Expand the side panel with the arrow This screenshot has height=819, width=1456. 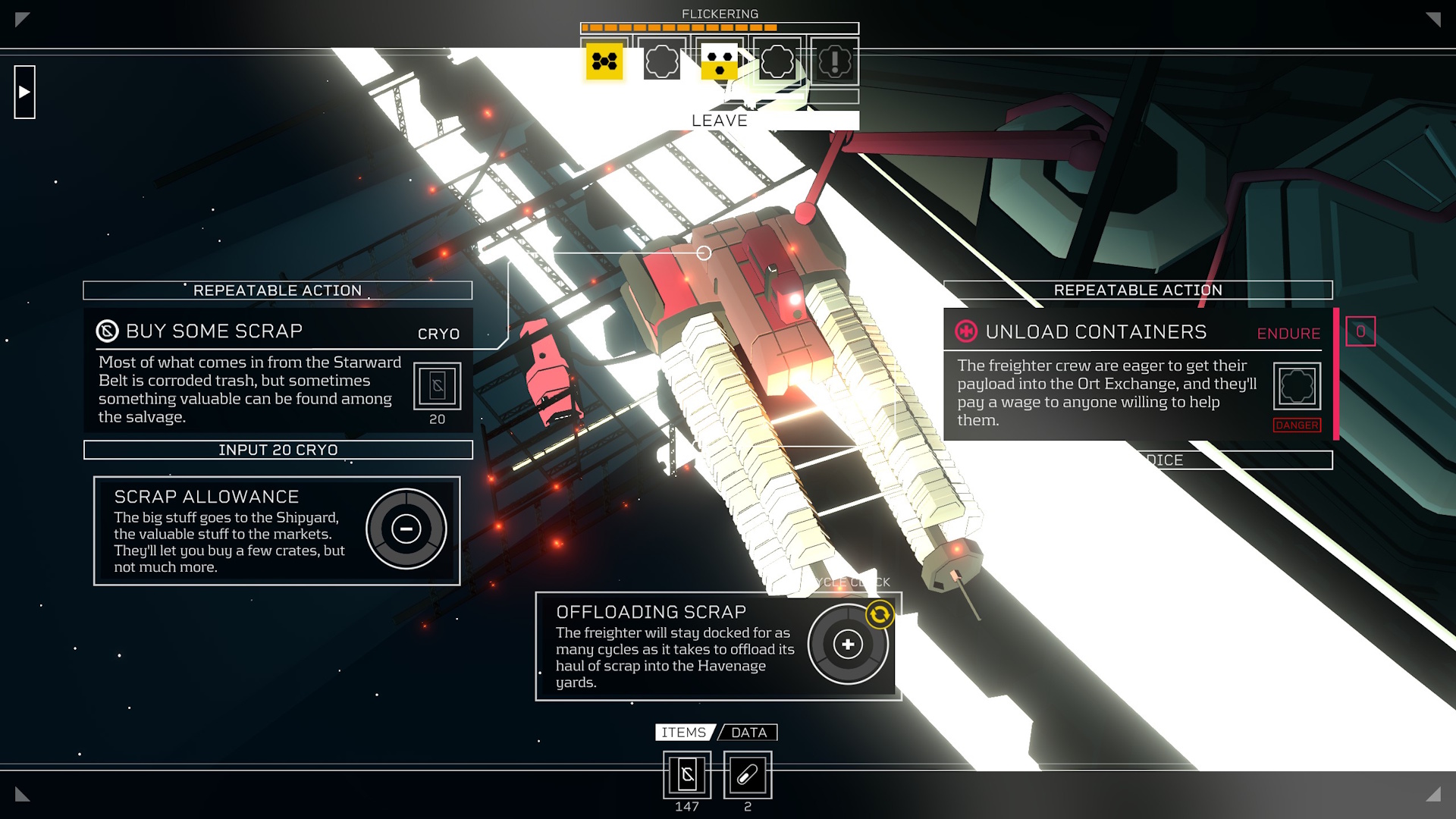pyautogui.click(x=24, y=92)
